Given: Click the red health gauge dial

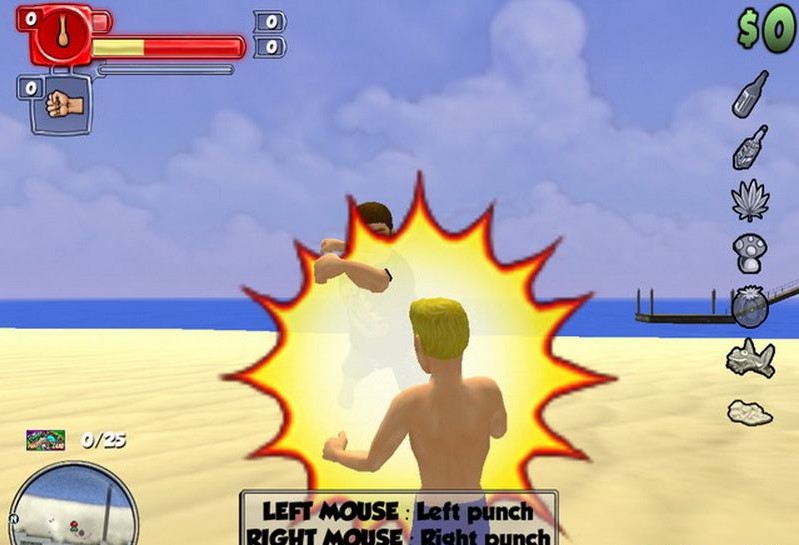Looking at the screenshot, I should coord(62,32).
